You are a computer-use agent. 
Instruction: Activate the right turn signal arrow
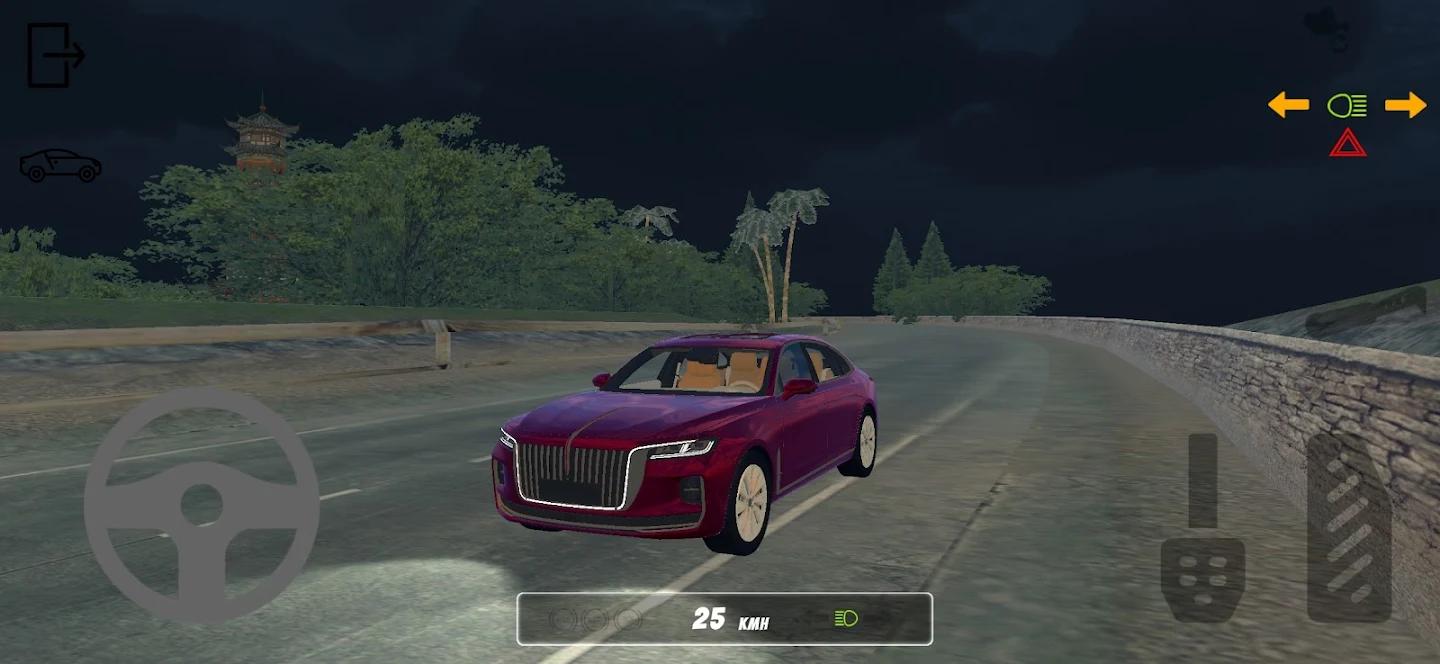1405,104
